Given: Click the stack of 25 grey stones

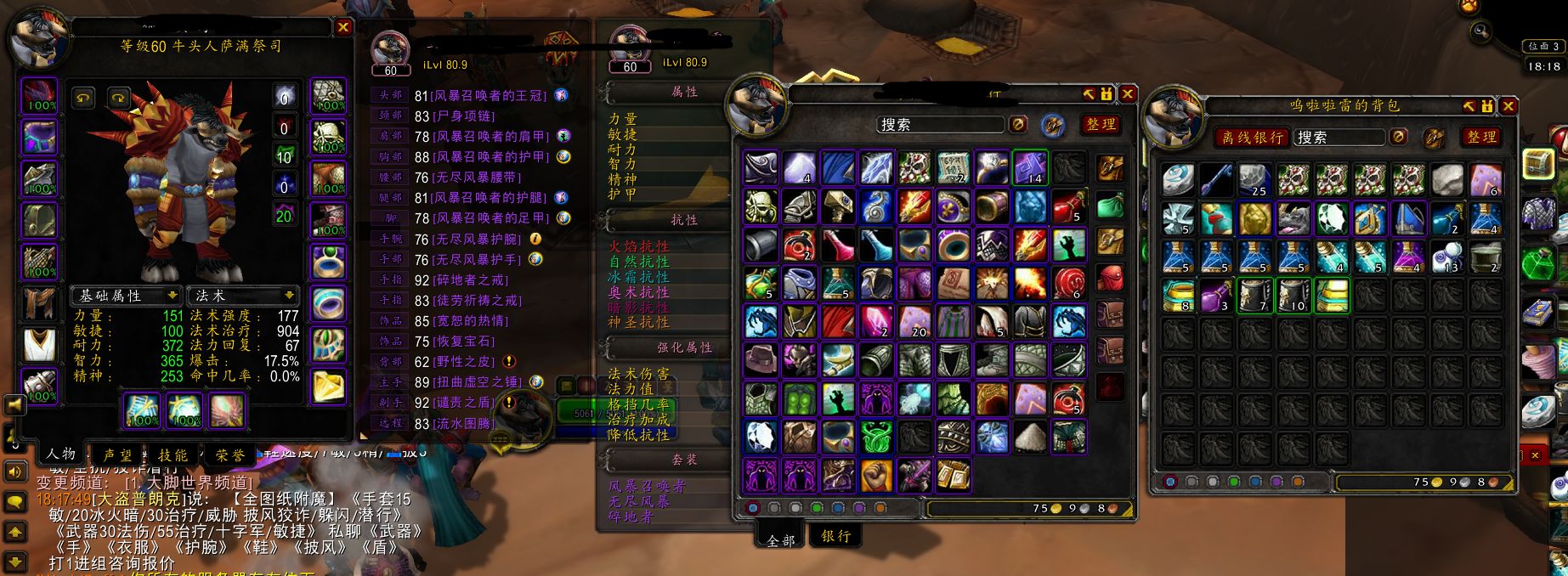Looking at the screenshot, I should pyautogui.click(x=1255, y=180).
